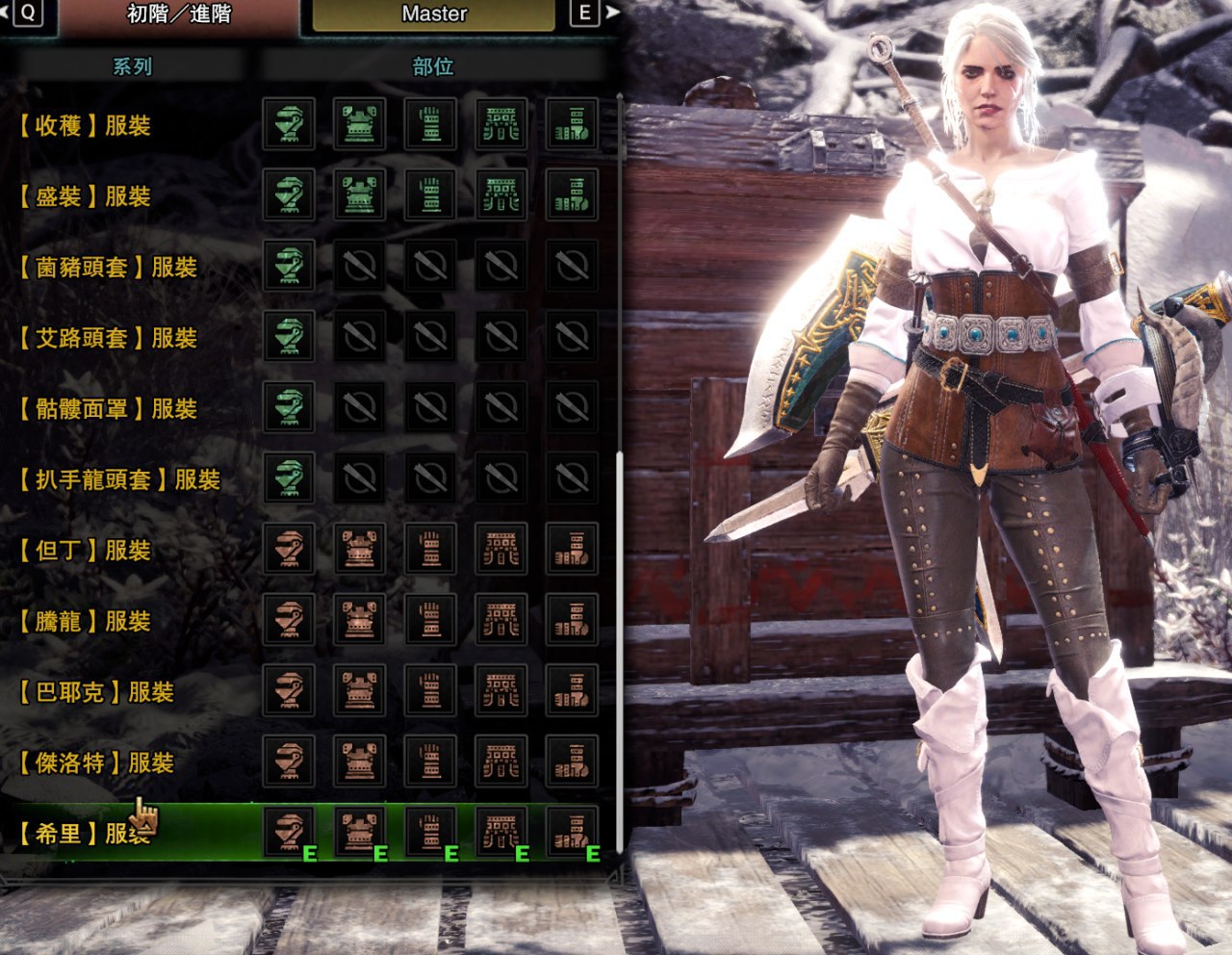1232x955 pixels.
Task: Select the 【巴耶克】服裝 series
Action: pos(96,692)
